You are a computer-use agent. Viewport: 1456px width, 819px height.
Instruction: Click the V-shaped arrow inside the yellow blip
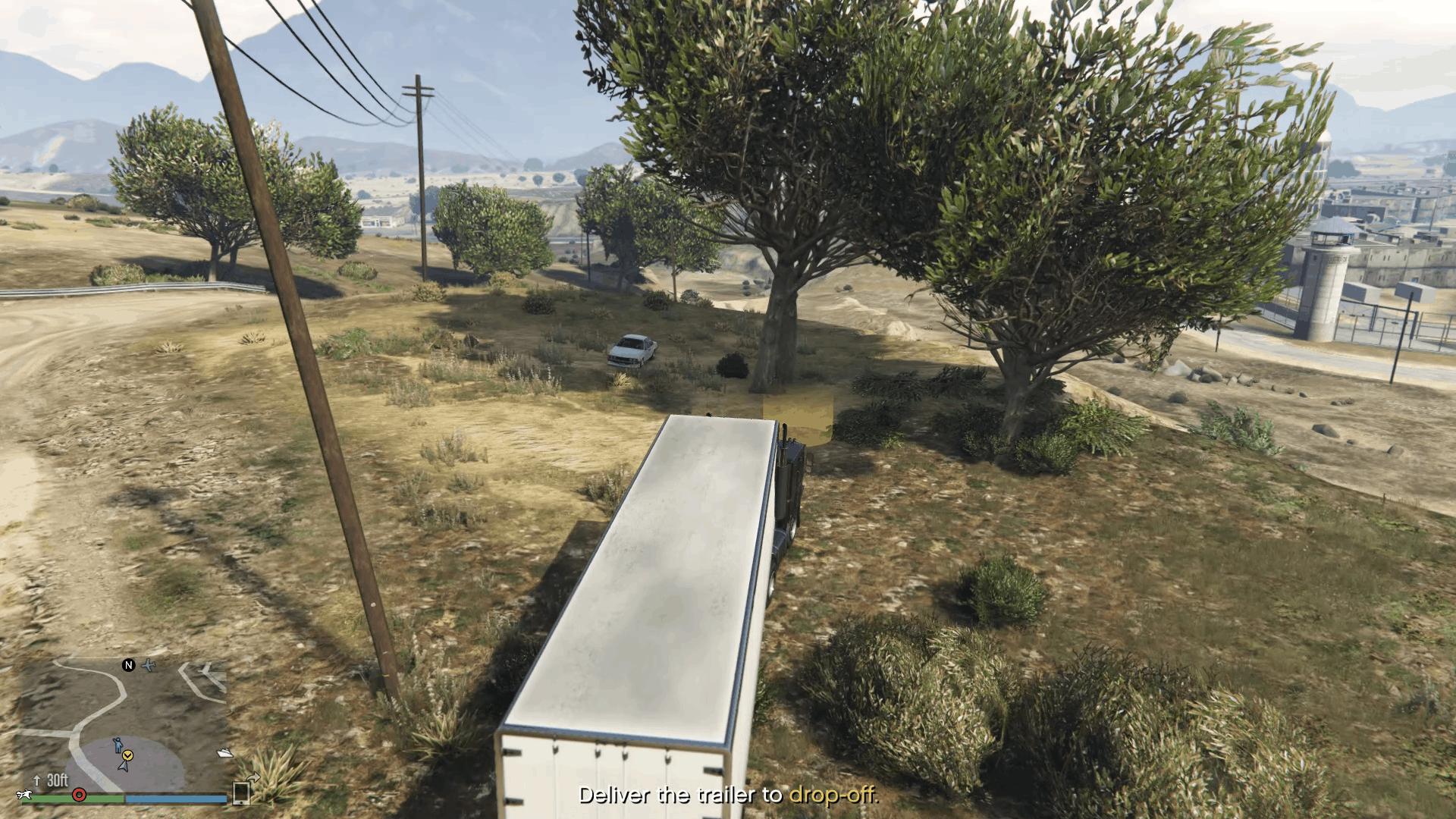pyautogui.click(x=127, y=756)
